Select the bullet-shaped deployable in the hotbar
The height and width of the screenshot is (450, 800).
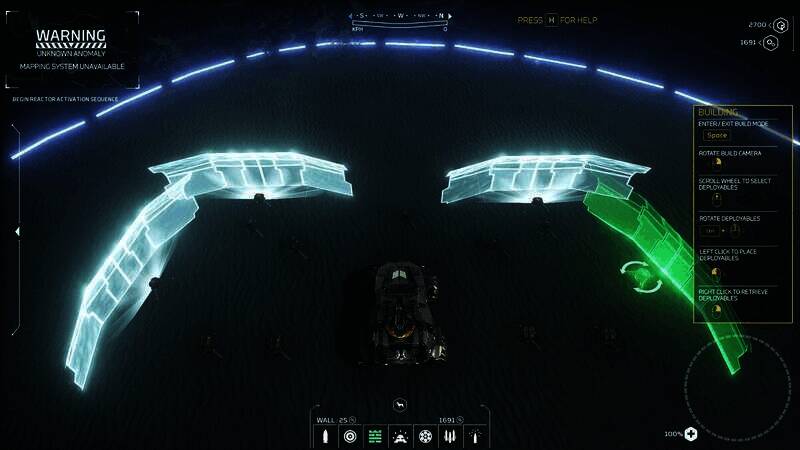pyautogui.click(x=325, y=436)
